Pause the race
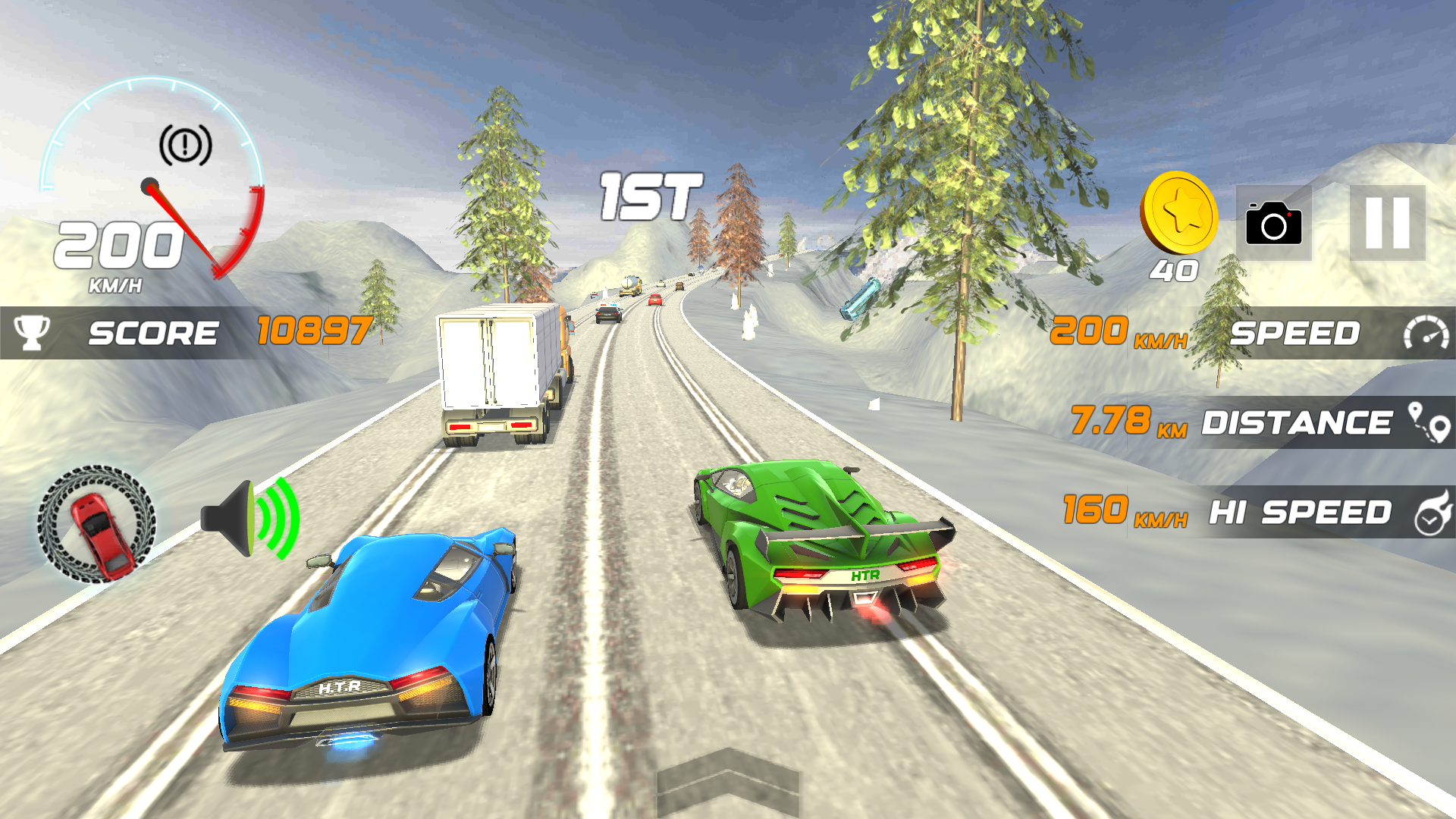Image resolution: width=1456 pixels, height=819 pixels. click(x=1387, y=223)
